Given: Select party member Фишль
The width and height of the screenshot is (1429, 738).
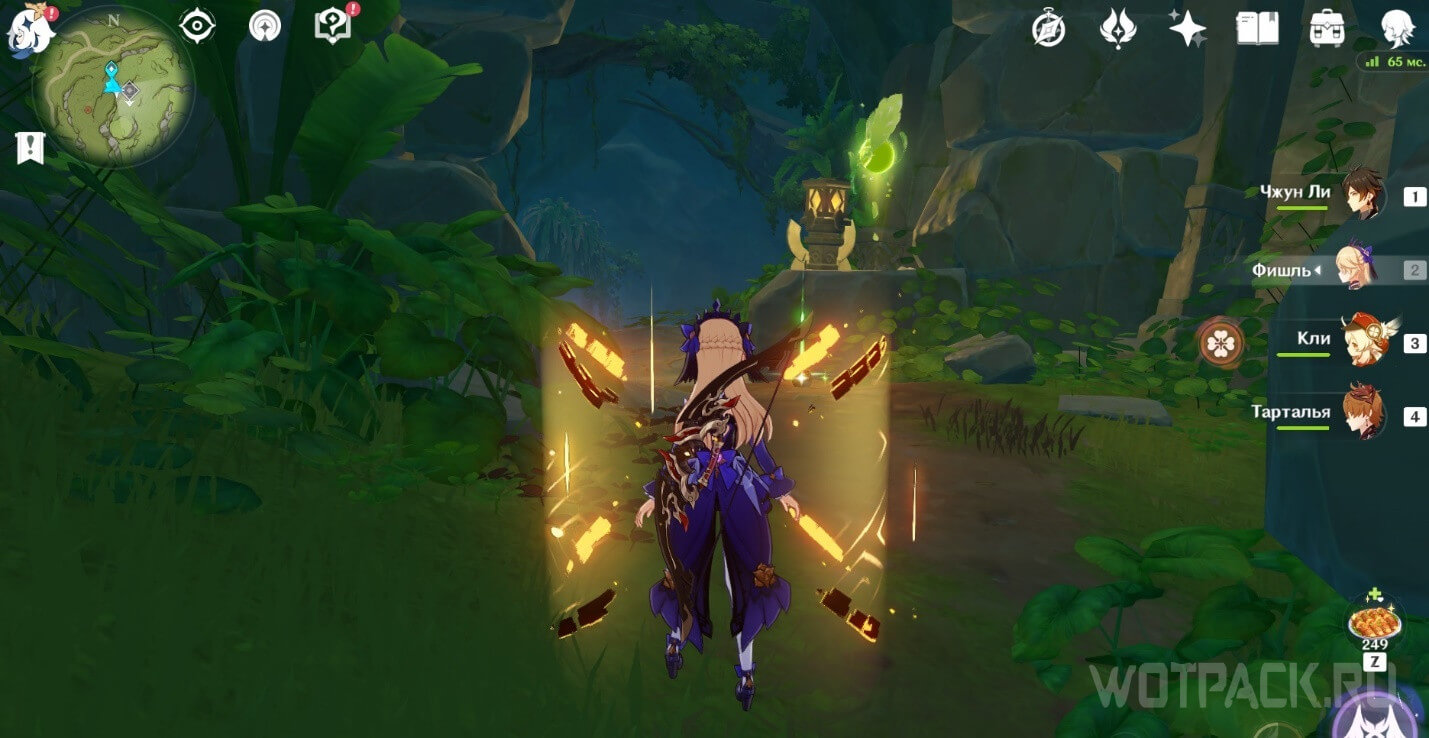Looking at the screenshot, I should point(1362,268).
